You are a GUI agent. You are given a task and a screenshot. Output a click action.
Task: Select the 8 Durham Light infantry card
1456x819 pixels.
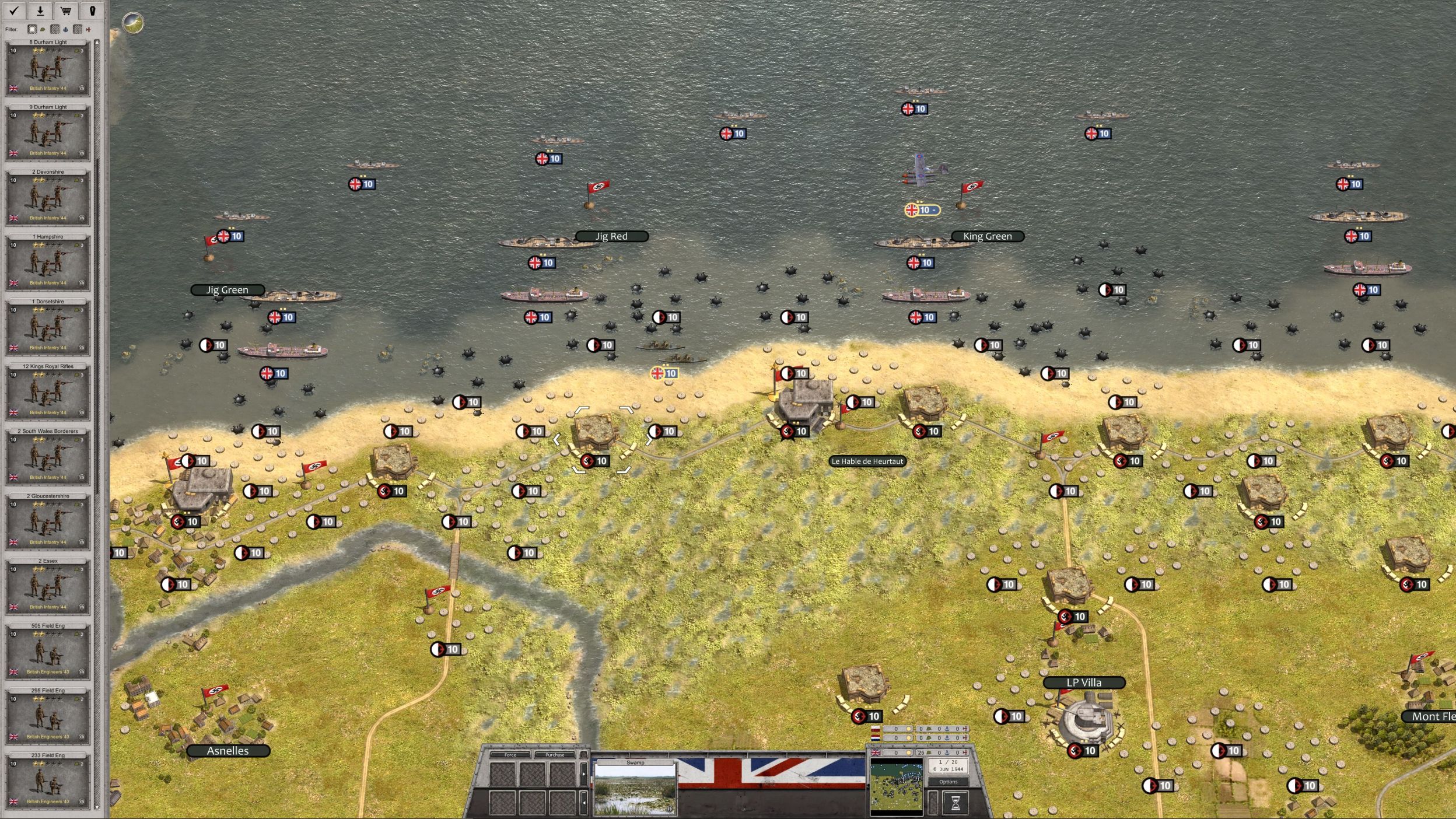pos(48,68)
